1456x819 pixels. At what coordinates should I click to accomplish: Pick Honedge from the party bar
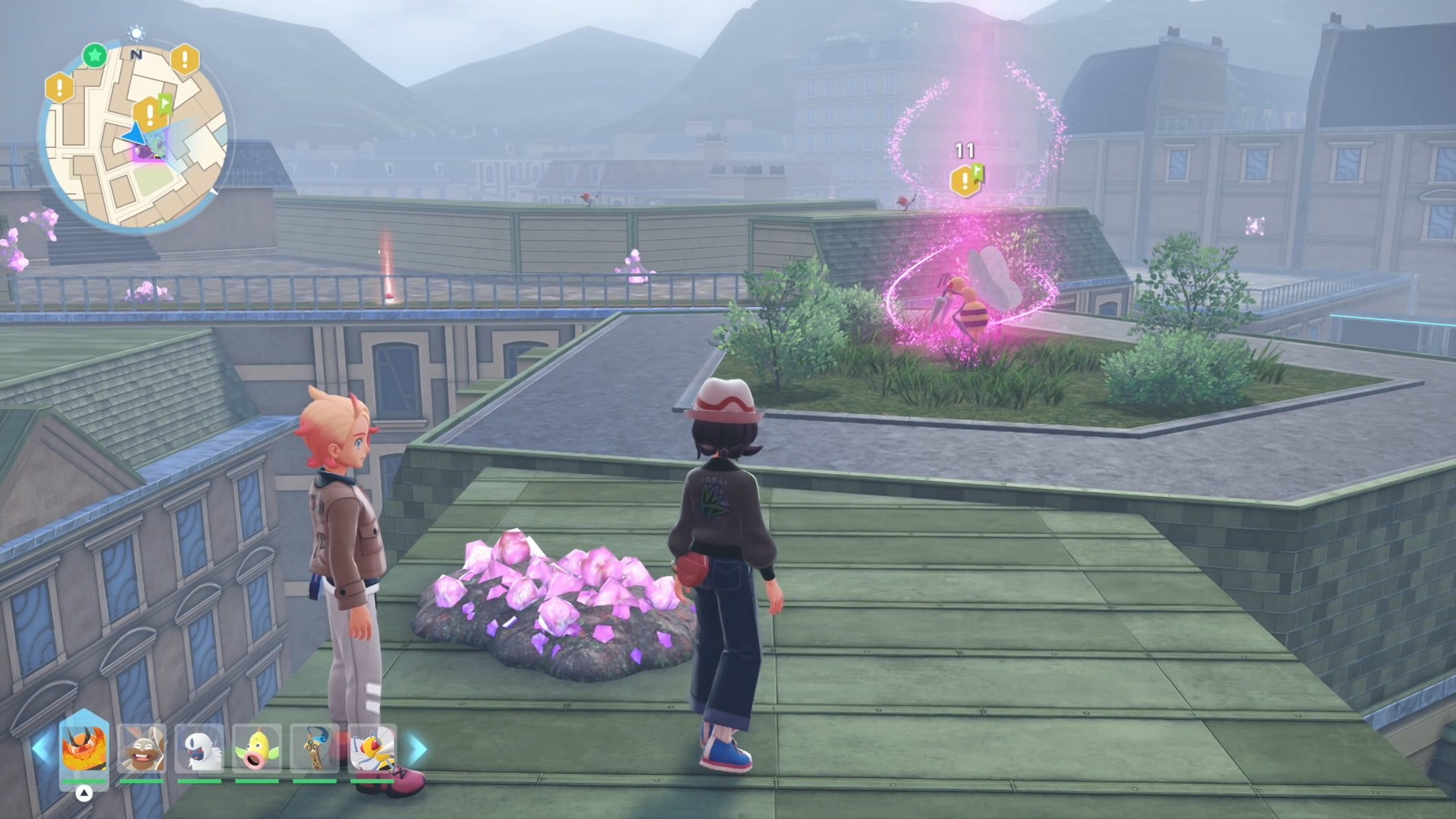point(315,748)
